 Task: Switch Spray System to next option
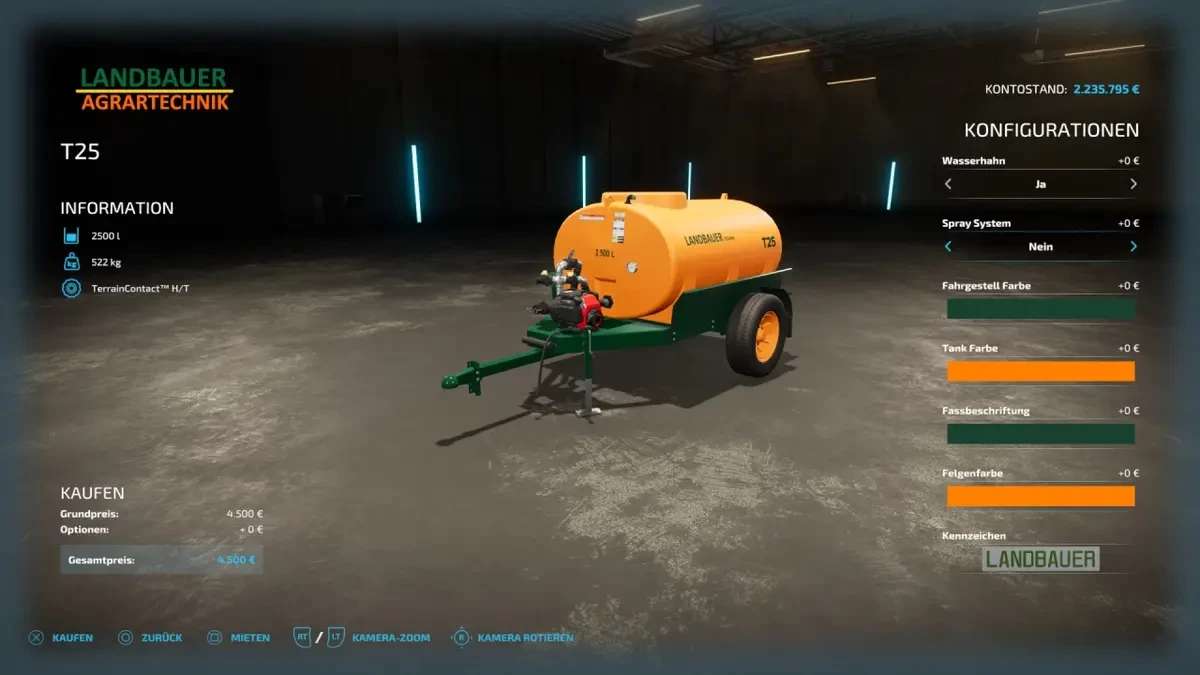pos(1133,246)
